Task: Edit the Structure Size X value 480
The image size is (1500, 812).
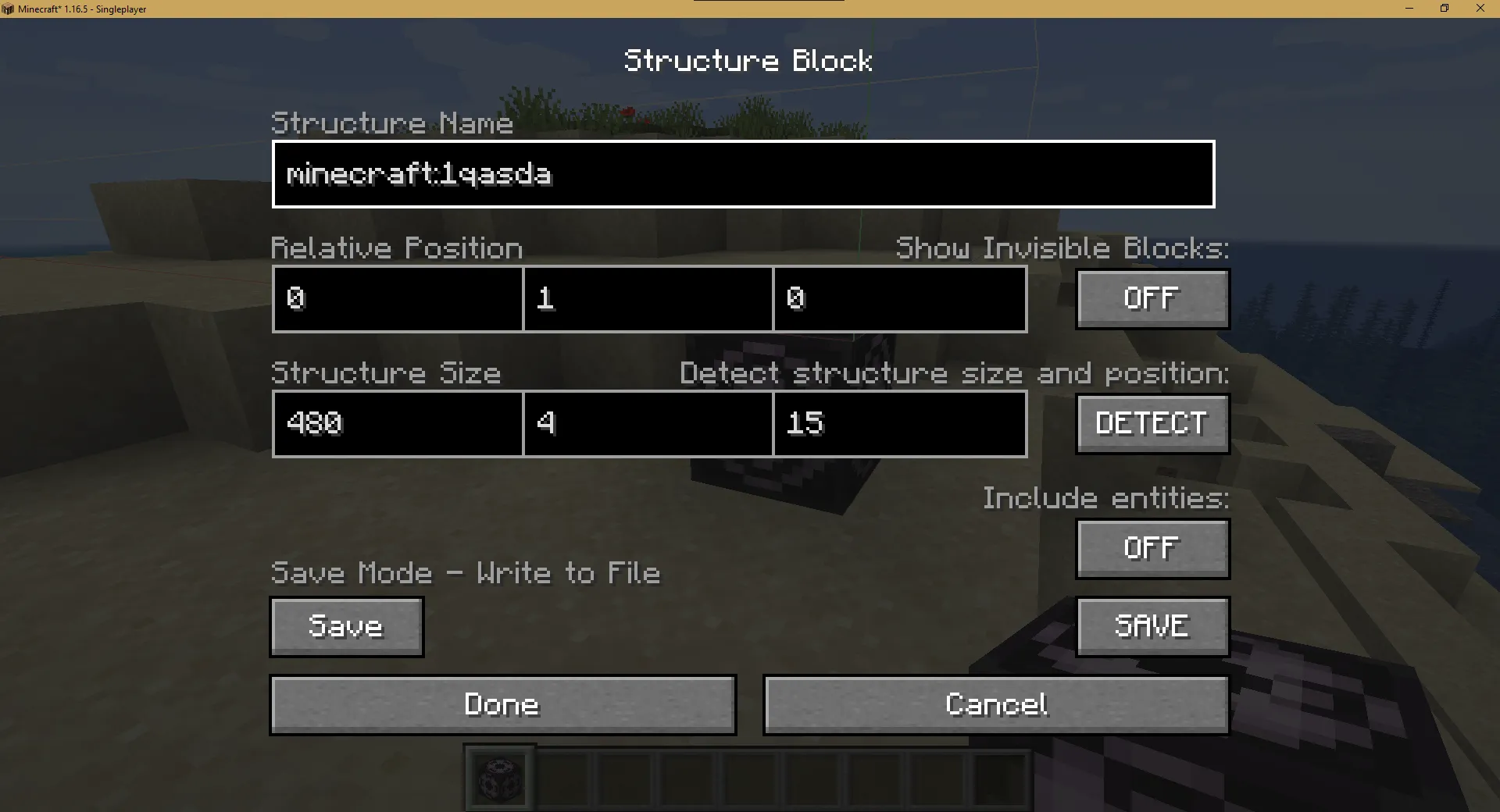Action: point(396,424)
